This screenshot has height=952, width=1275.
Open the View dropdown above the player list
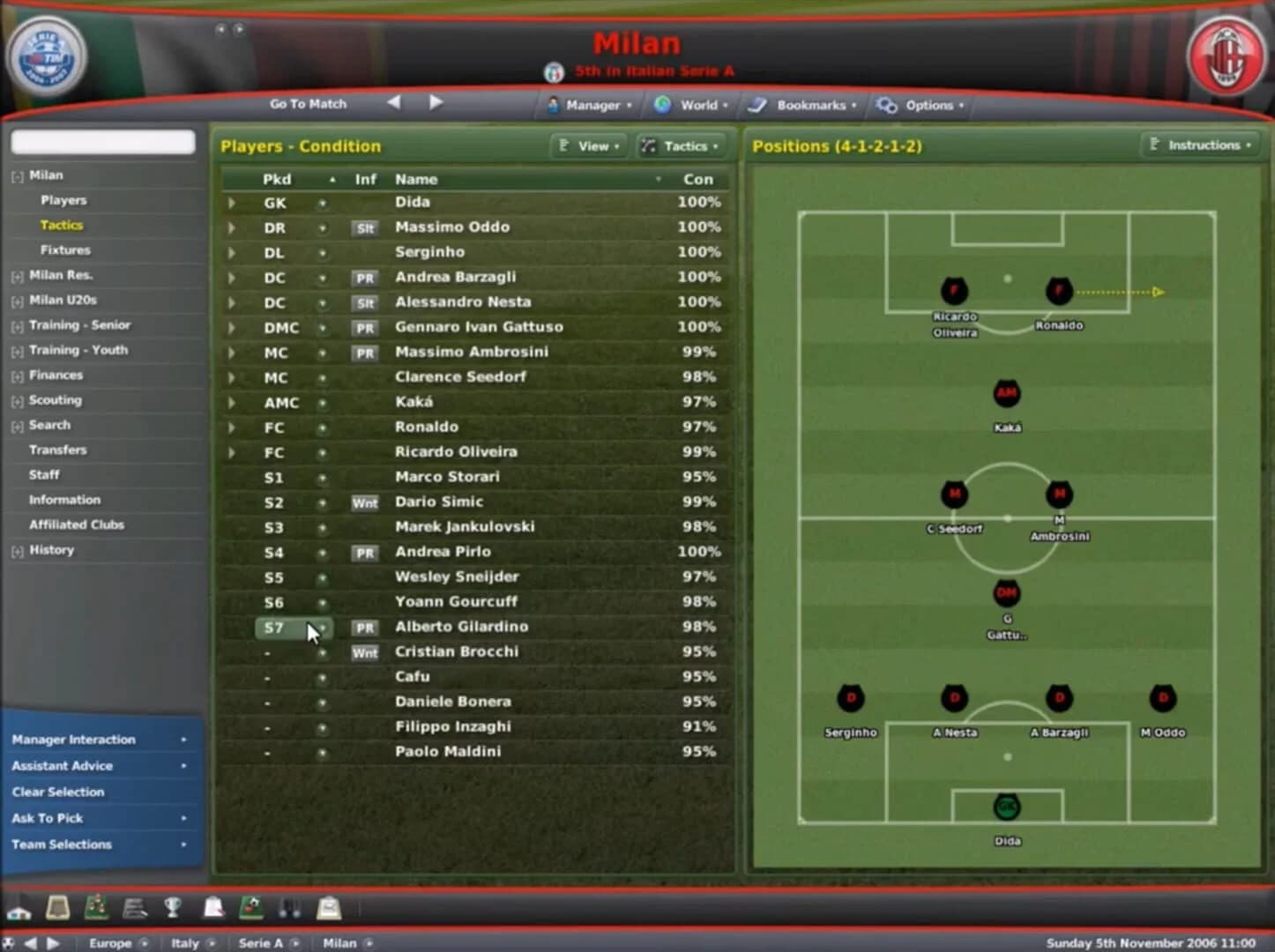point(588,146)
